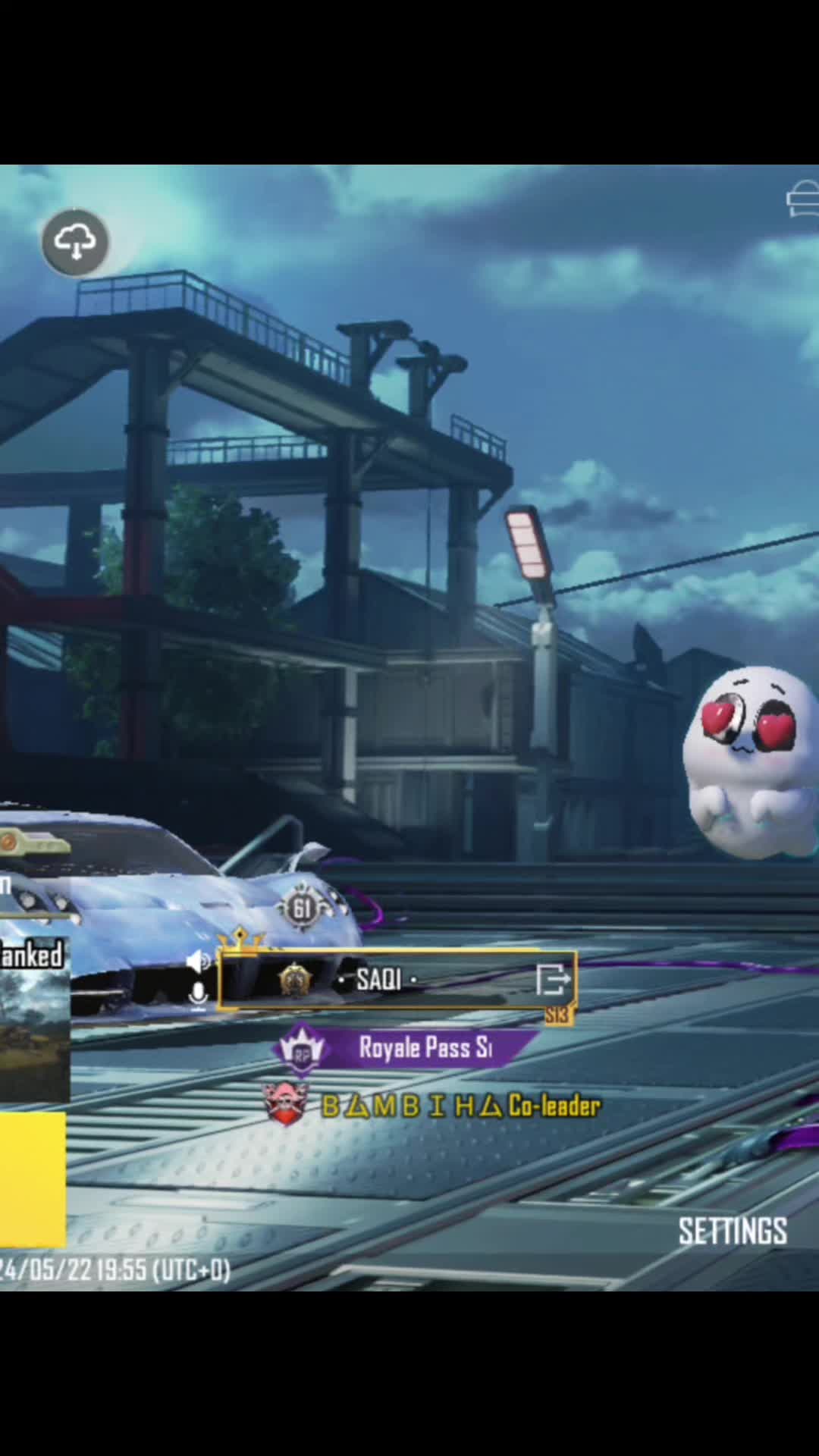
Task: Open the SETTINGS menu
Action: (x=732, y=1232)
